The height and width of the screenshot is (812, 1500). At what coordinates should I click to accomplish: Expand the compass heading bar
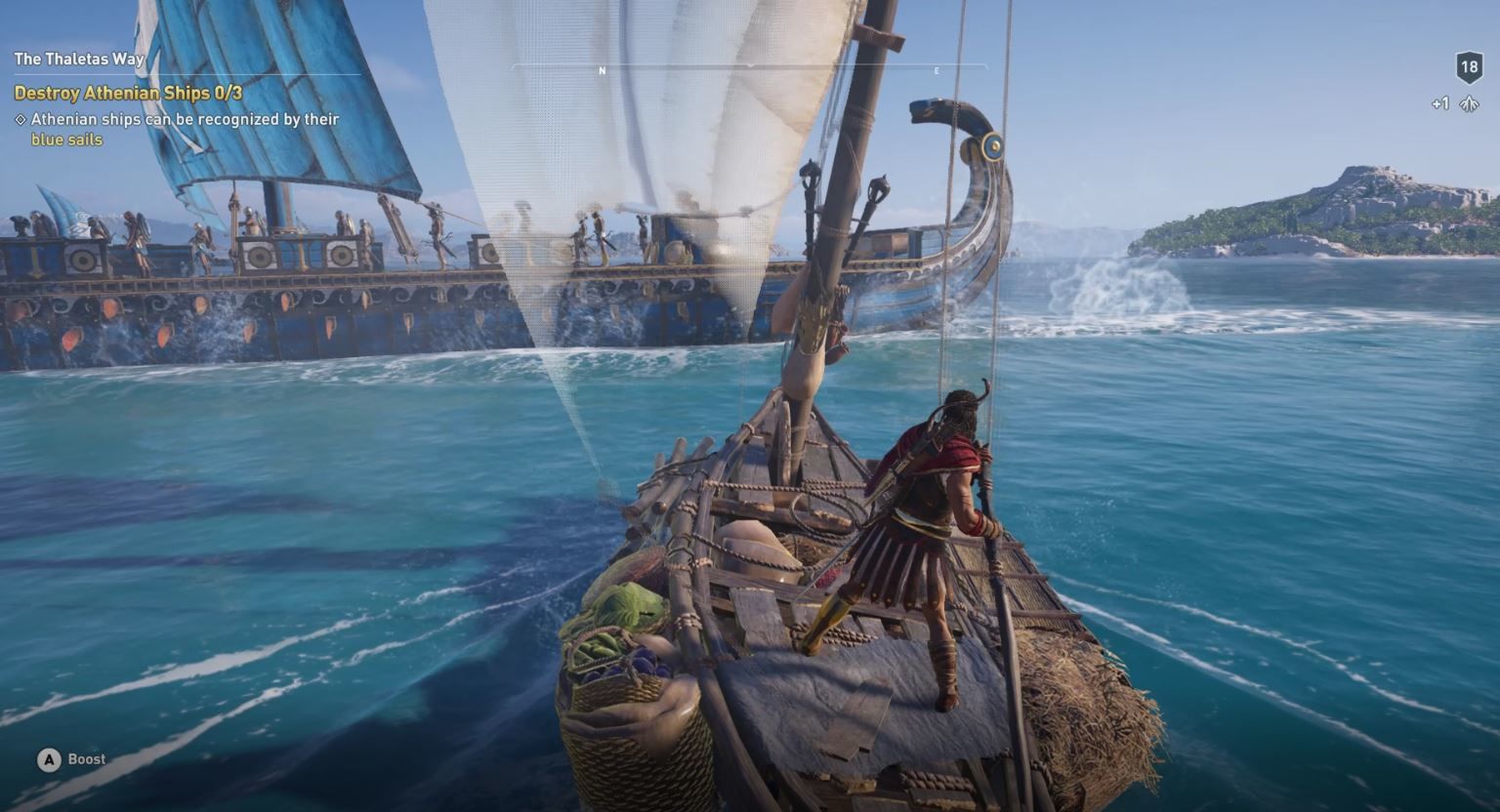click(749, 68)
